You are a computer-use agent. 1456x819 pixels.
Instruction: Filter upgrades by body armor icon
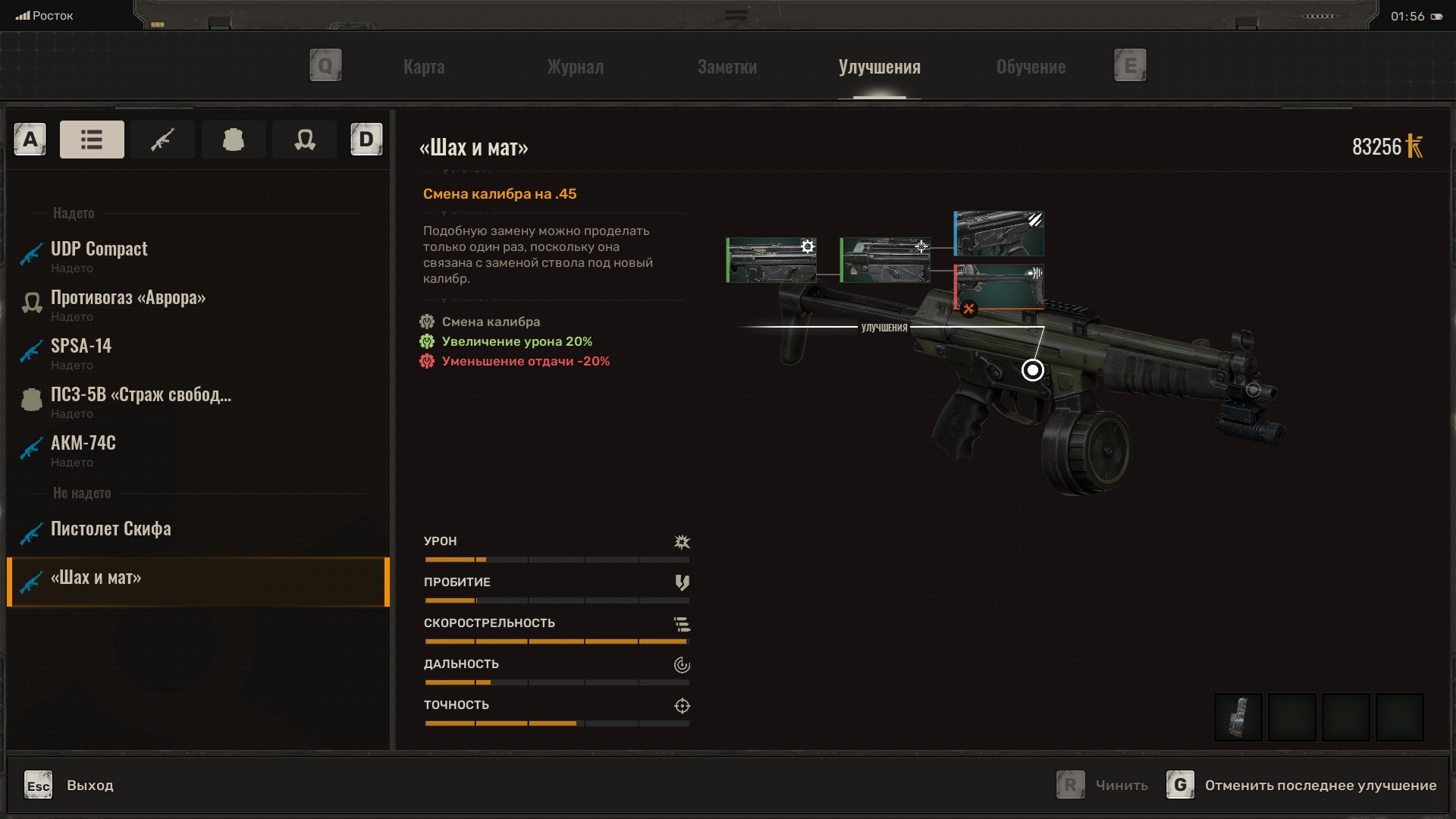coord(233,140)
